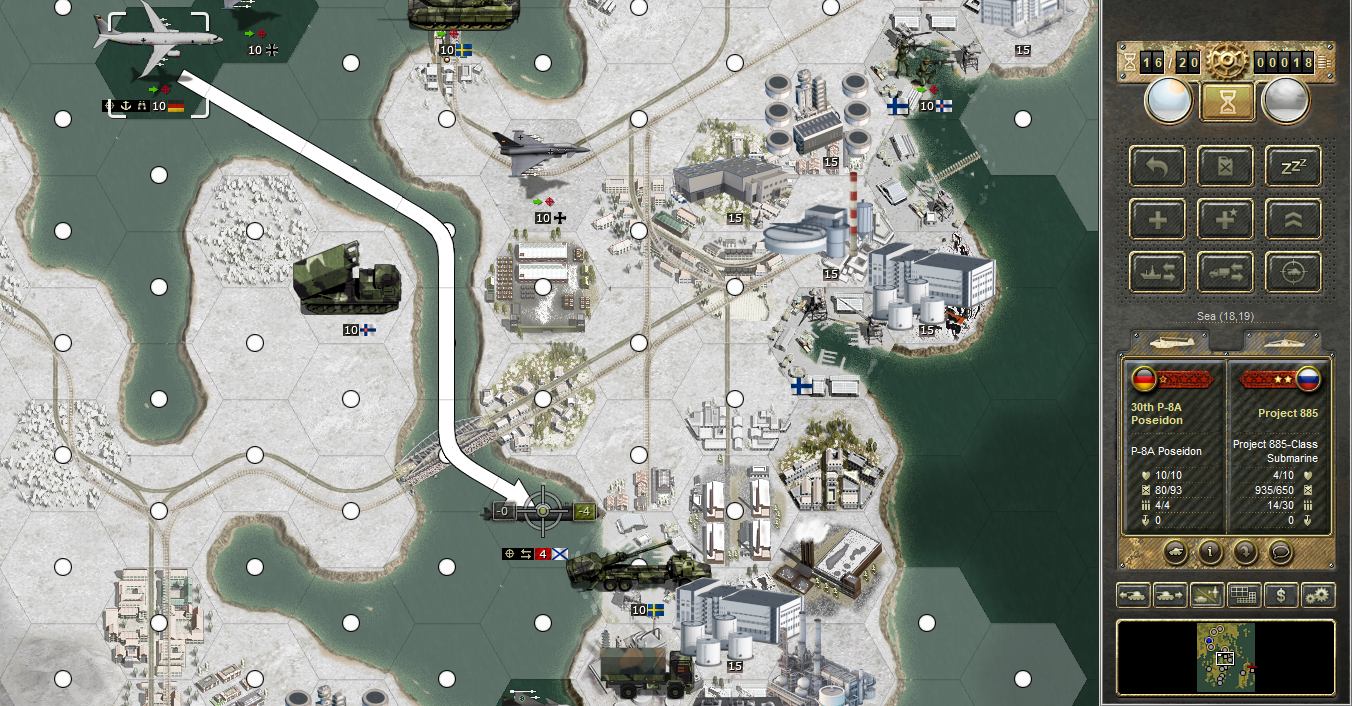Click the round speech bubble button
The width and height of the screenshot is (1352, 706).
(x=1281, y=551)
